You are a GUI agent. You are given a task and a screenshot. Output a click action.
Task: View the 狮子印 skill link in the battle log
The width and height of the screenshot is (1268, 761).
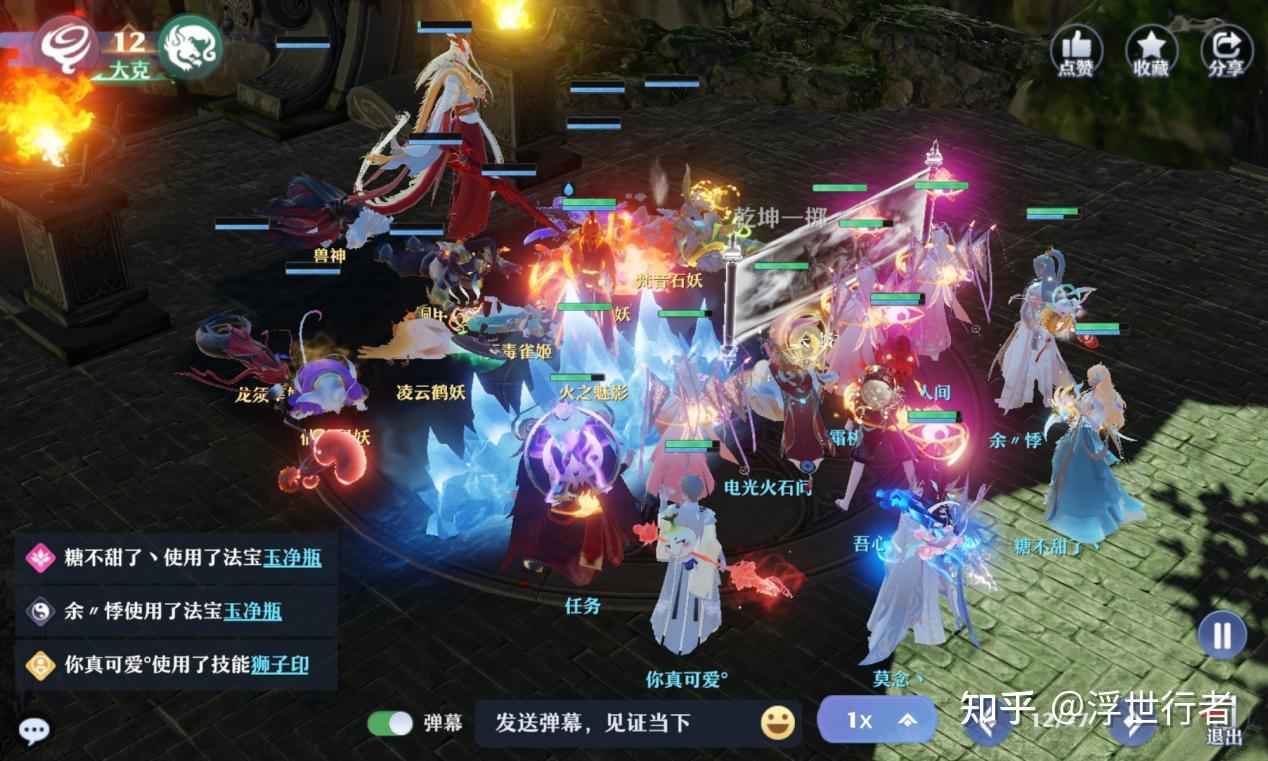tap(279, 665)
